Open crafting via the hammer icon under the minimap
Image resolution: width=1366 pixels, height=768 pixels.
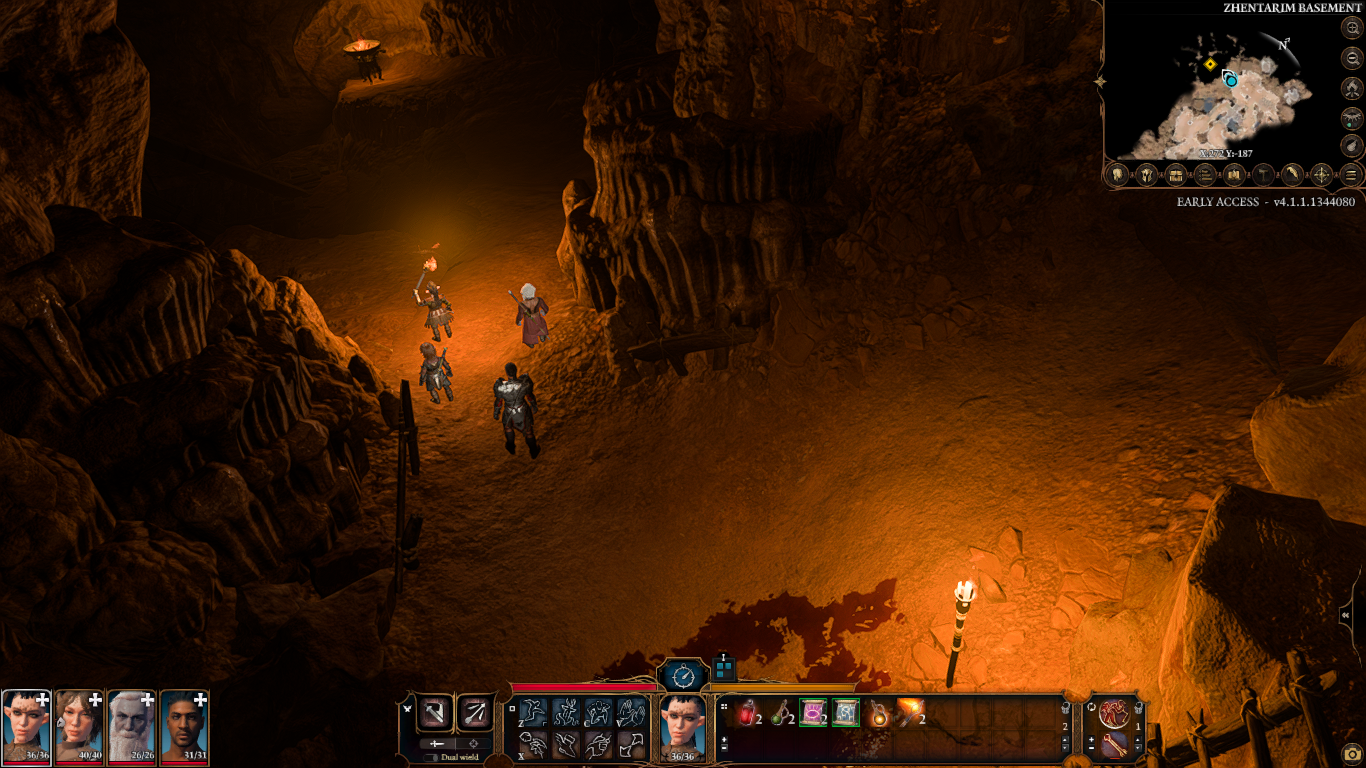point(1263,175)
